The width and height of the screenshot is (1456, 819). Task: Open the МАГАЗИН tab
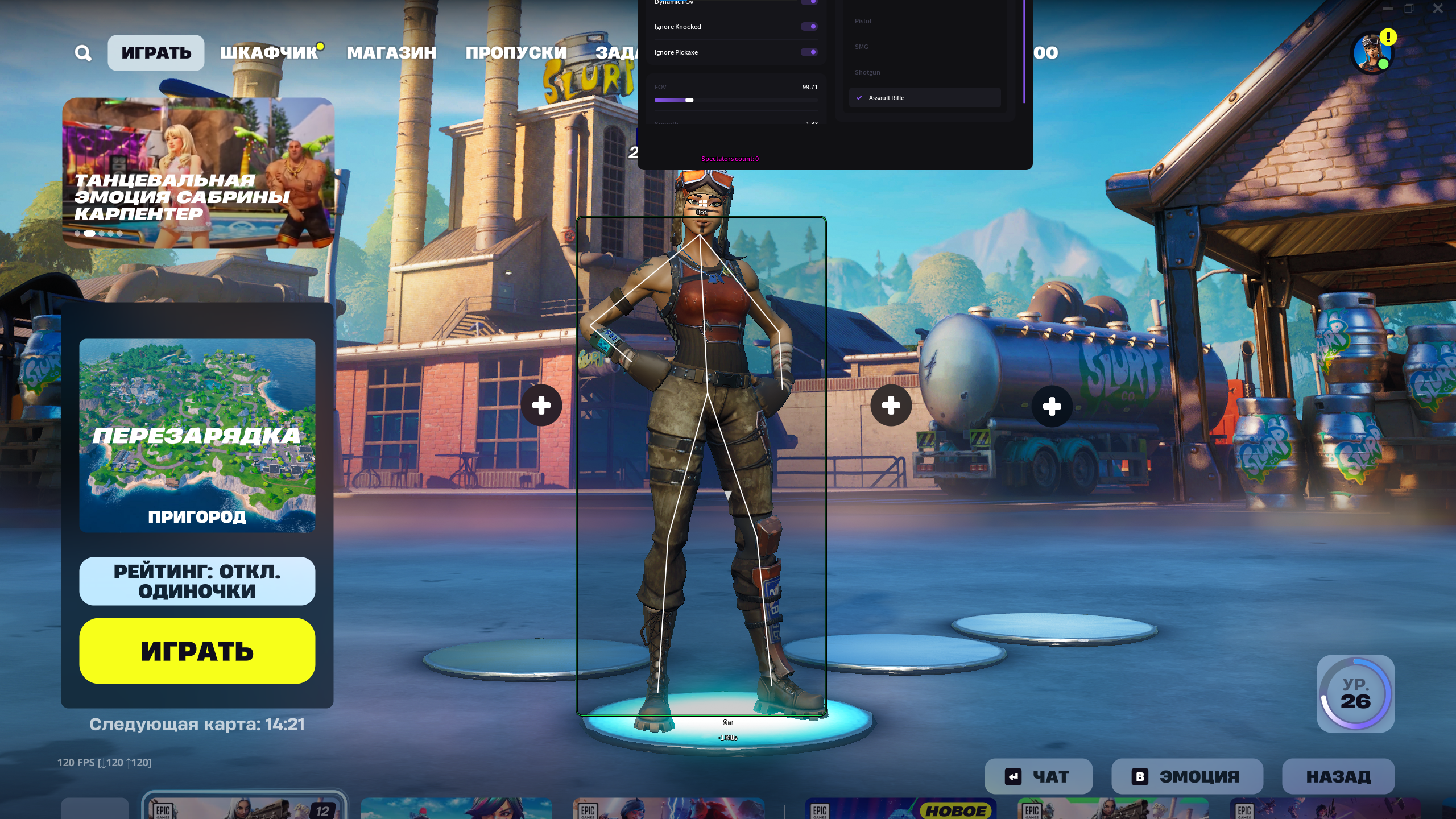pyautogui.click(x=391, y=53)
